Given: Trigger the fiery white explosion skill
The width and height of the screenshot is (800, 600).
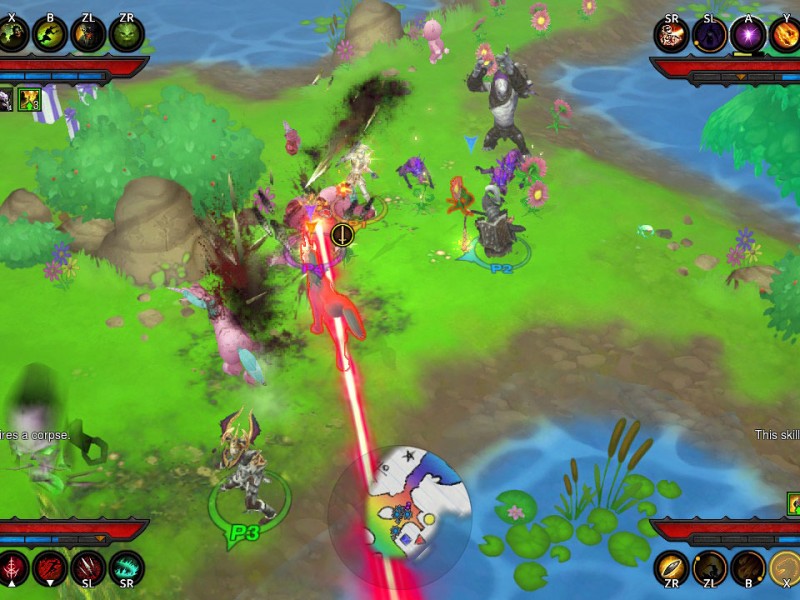Looking at the screenshot, I should pyautogui.click(x=671, y=34).
